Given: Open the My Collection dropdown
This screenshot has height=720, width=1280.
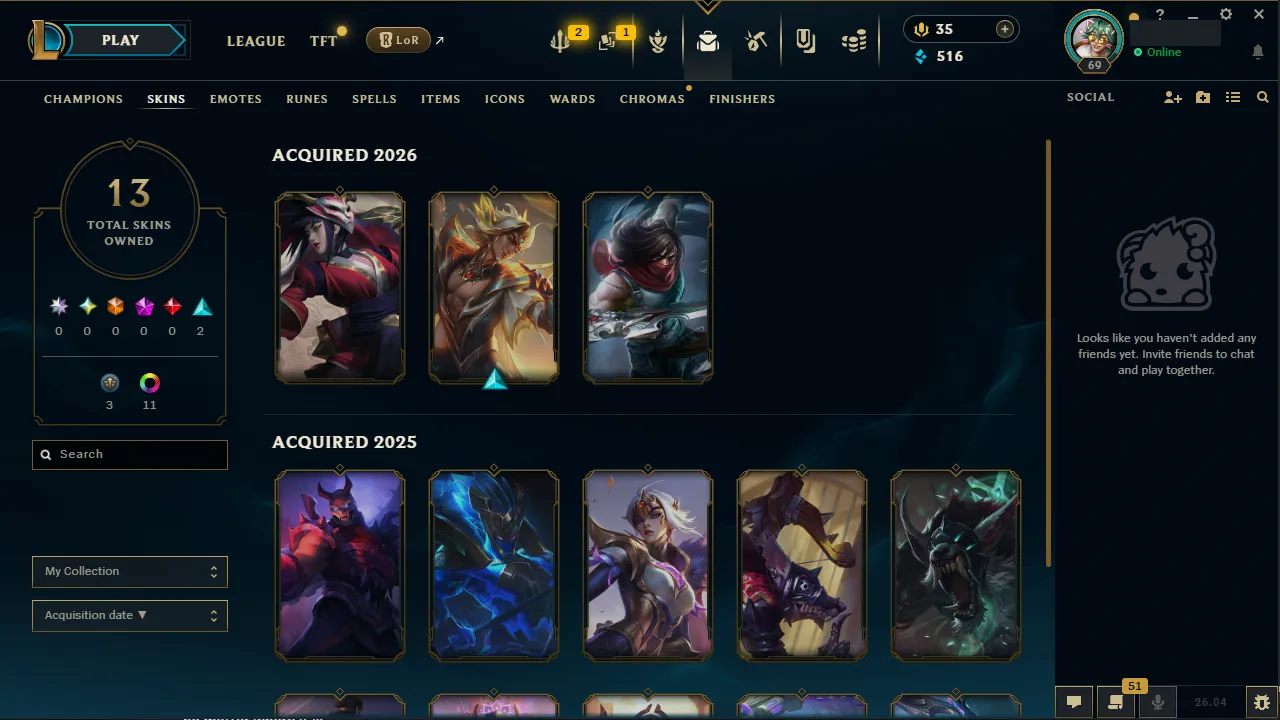Looking at the screenshot, I should click(129, 571).
